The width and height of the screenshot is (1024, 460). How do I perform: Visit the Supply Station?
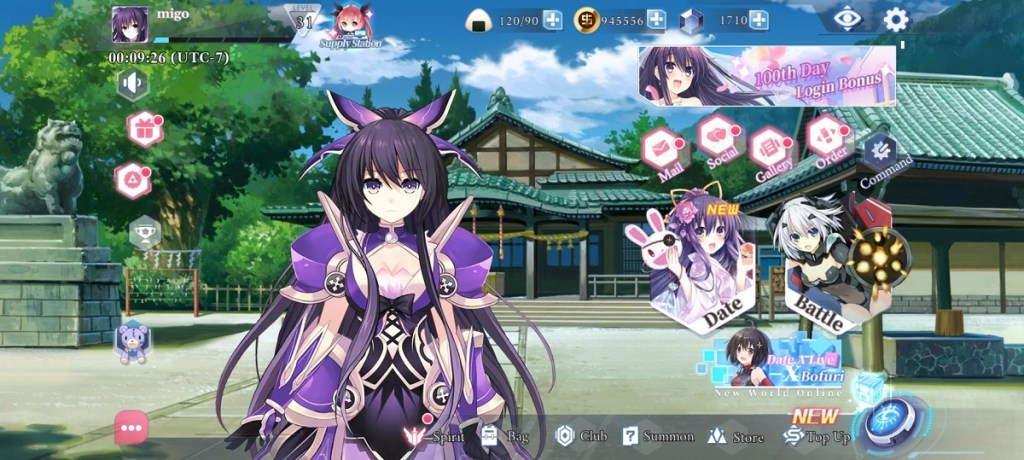coord(351,26)
